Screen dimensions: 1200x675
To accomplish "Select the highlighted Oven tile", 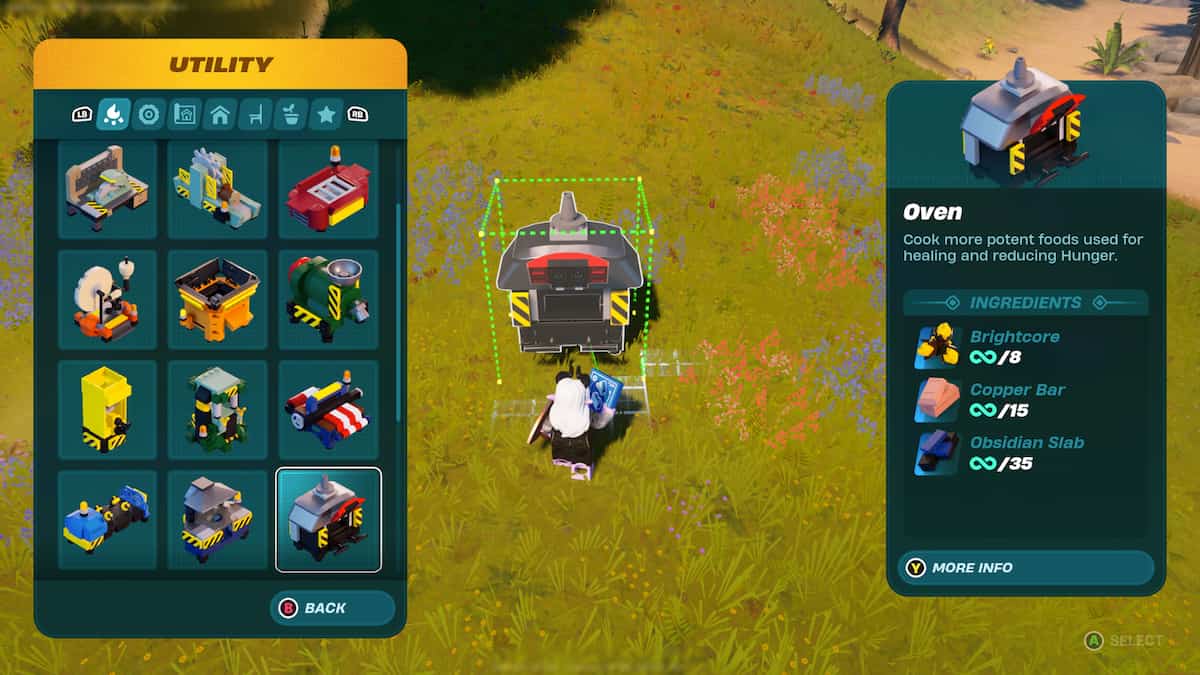I will (x=328, y=519).
